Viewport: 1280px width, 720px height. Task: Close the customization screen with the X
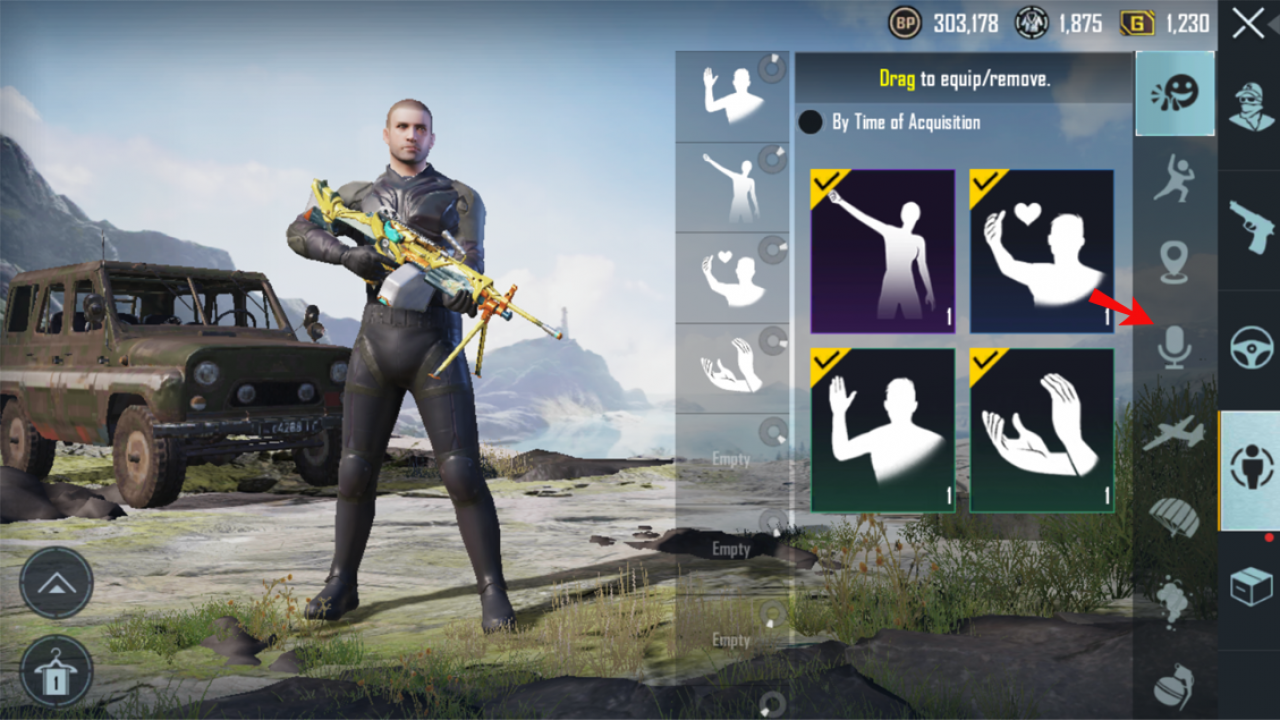coord(1248,25)
